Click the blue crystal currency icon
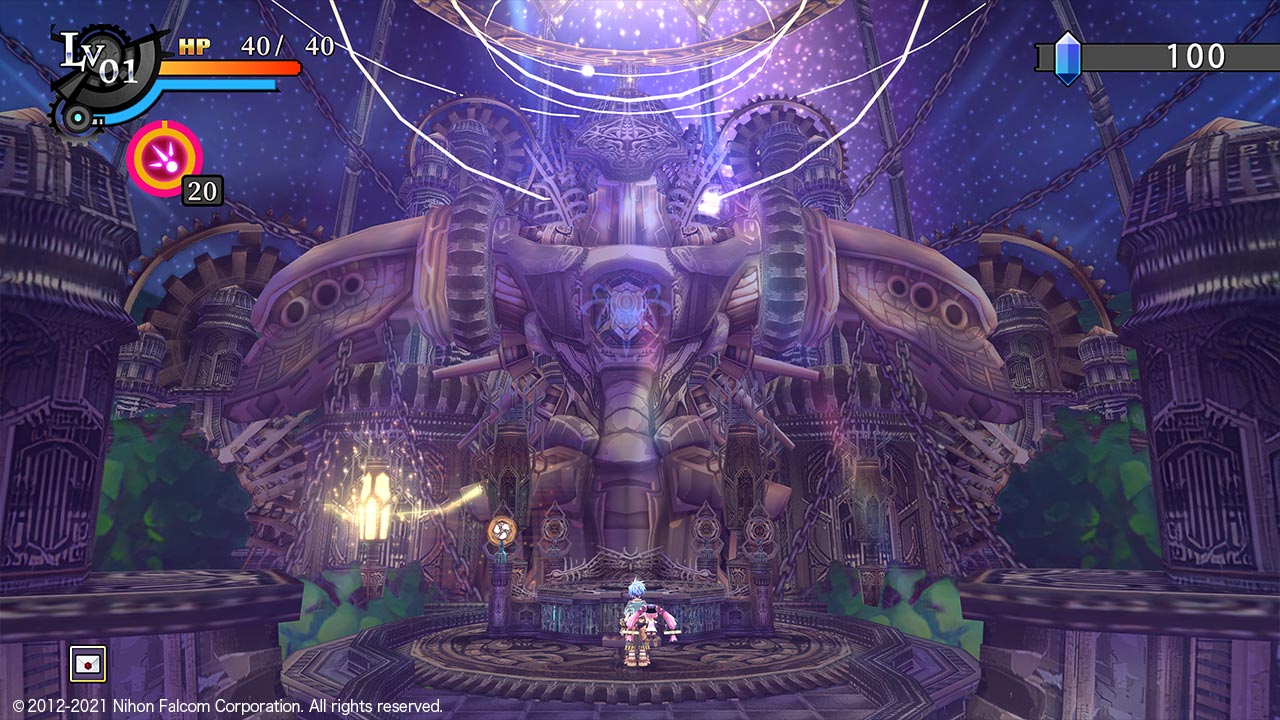 (1068, 57)
